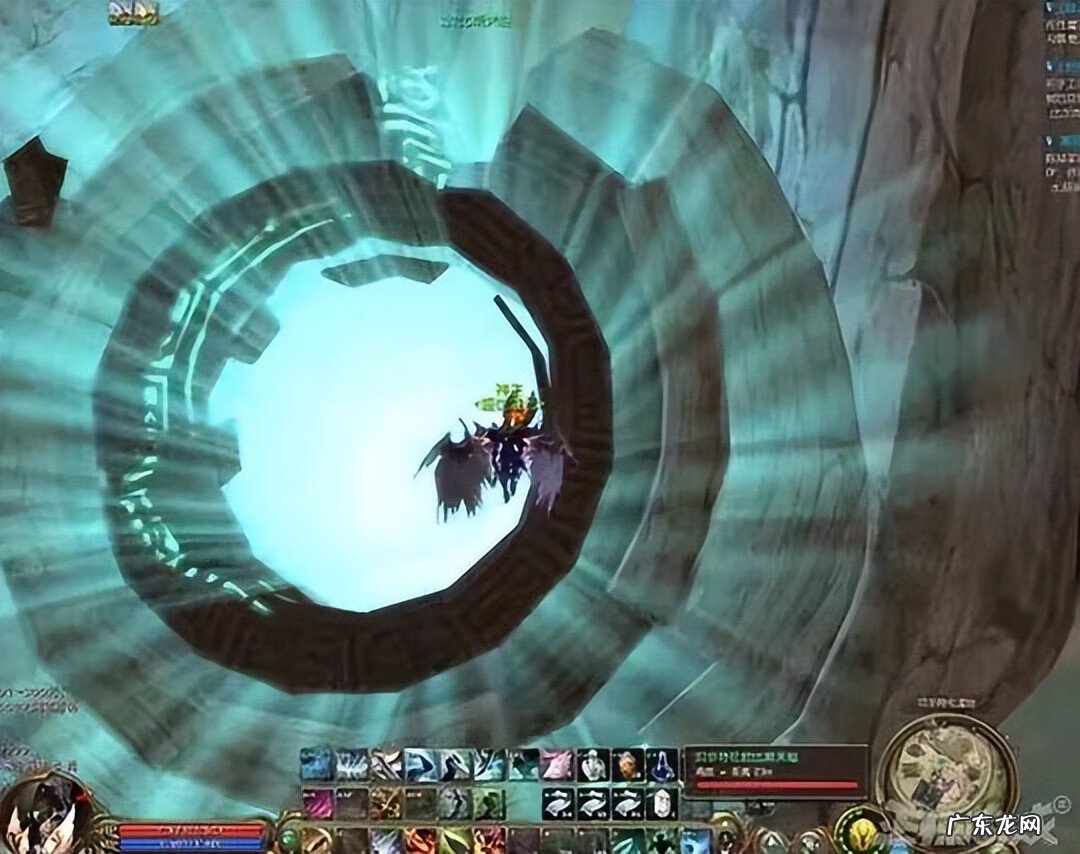Use the white potion bottle hotbar slot
Image resolution: width=1080 pixels, height=854 pixels.
click(x=593, y=765)
